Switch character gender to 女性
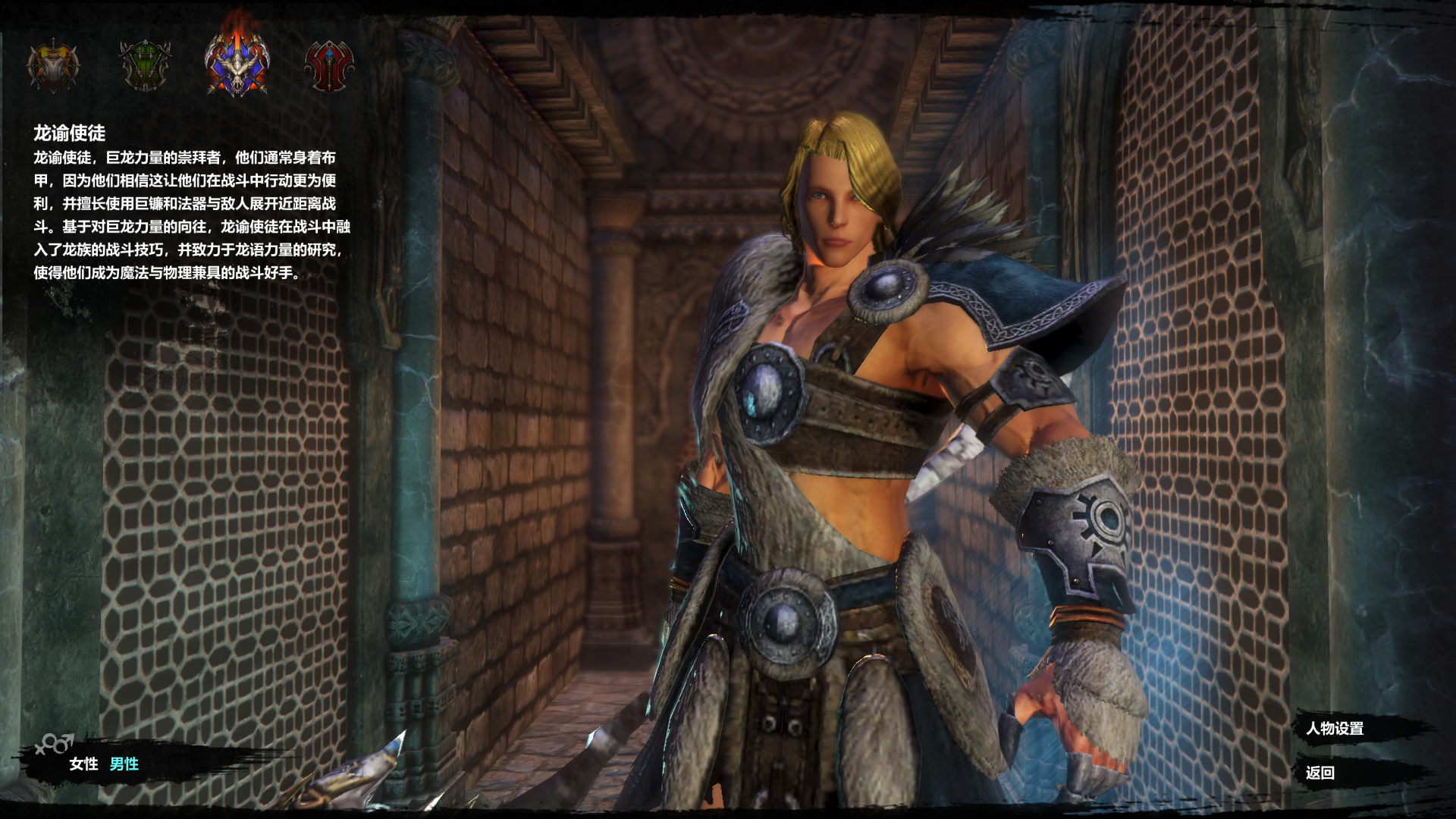This screenshot has width=1456, height=819. (x=83, y=764)
